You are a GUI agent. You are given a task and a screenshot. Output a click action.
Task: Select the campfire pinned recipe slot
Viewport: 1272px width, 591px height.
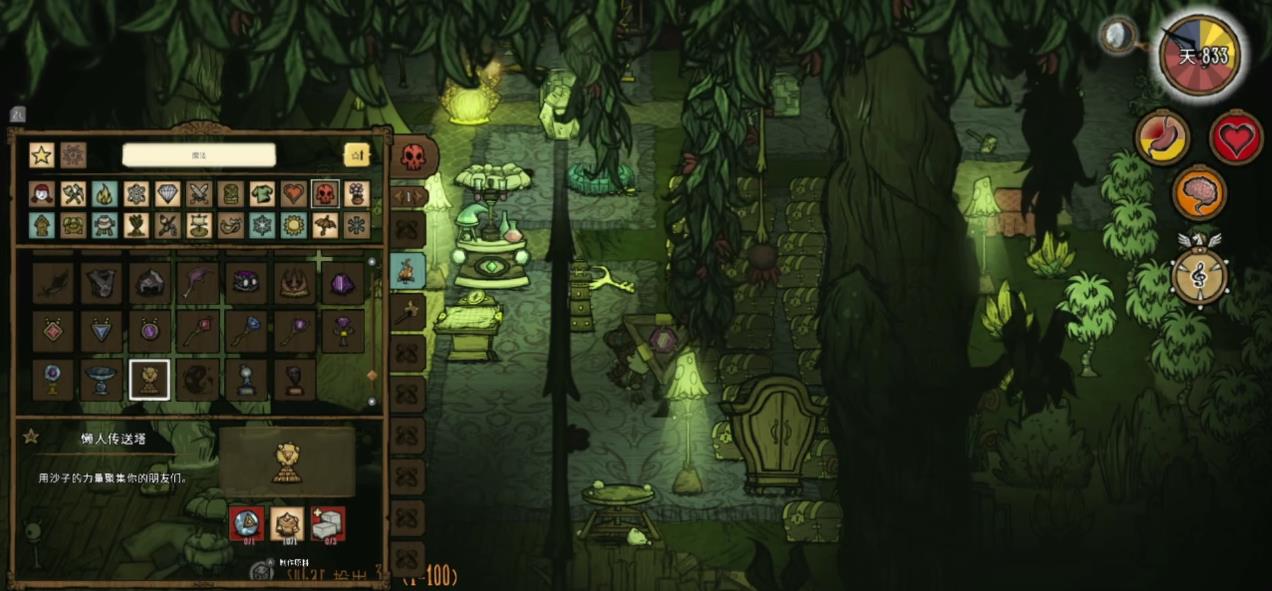tap(408, 270)
